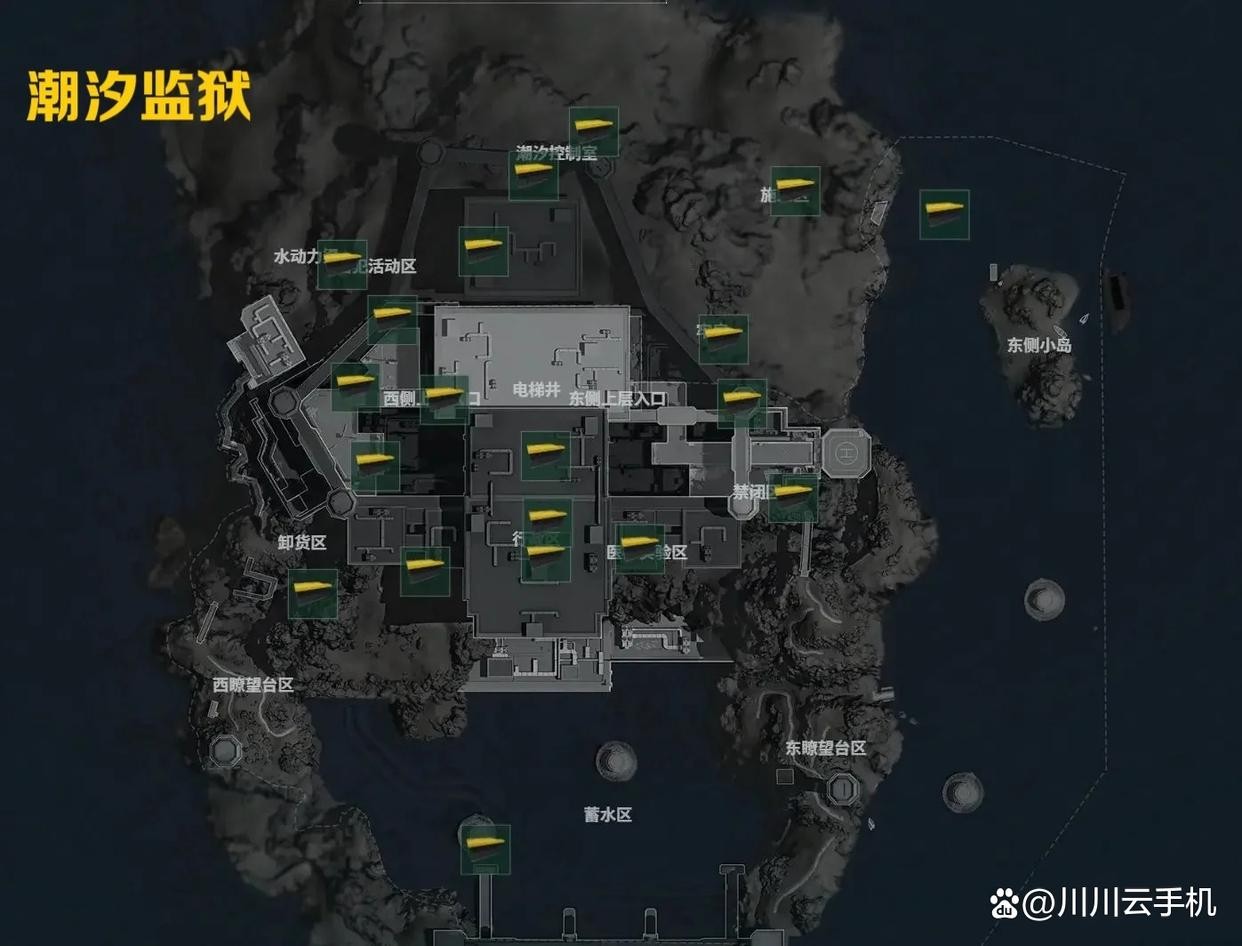This screenshot has width=1242, height=946.
Task: Click the gold bar marker nearest 电梯井 label
Action: [x=546, y=455]
